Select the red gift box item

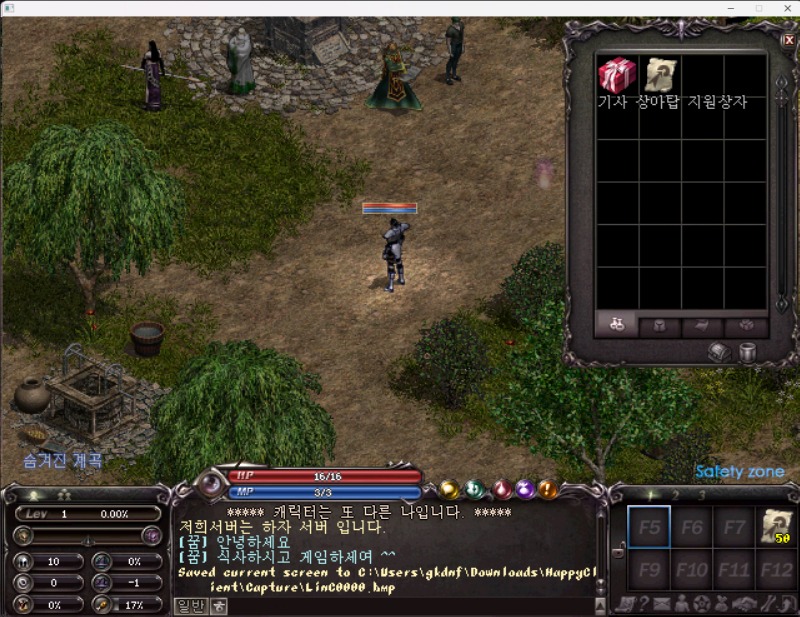pos(617,75)
